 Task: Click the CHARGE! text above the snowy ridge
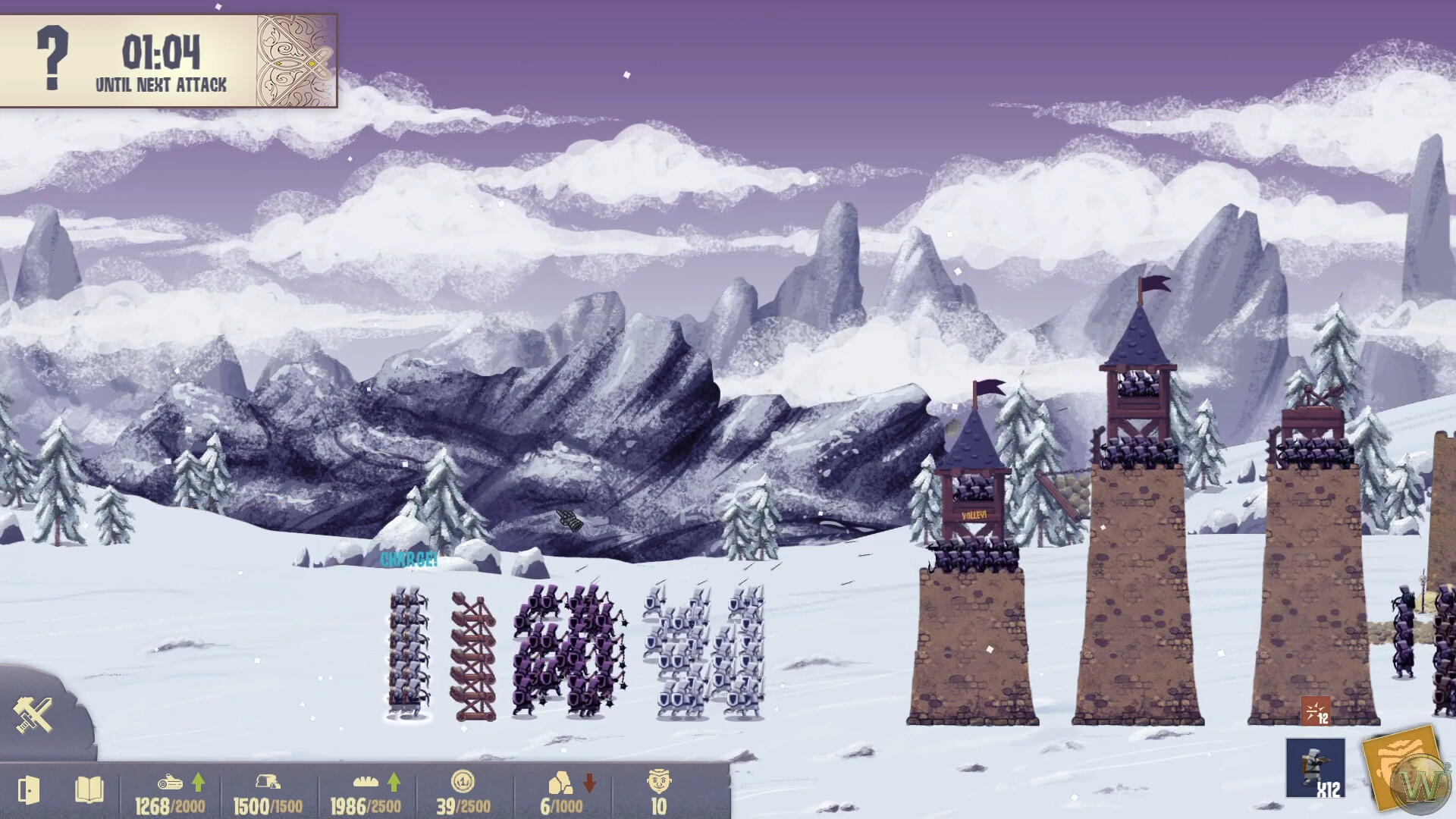[x=409, y=561]
